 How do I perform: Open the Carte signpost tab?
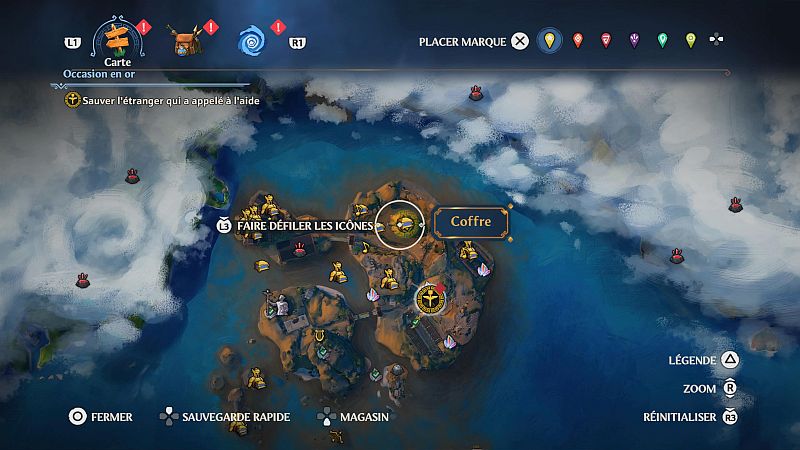(117, 41)
